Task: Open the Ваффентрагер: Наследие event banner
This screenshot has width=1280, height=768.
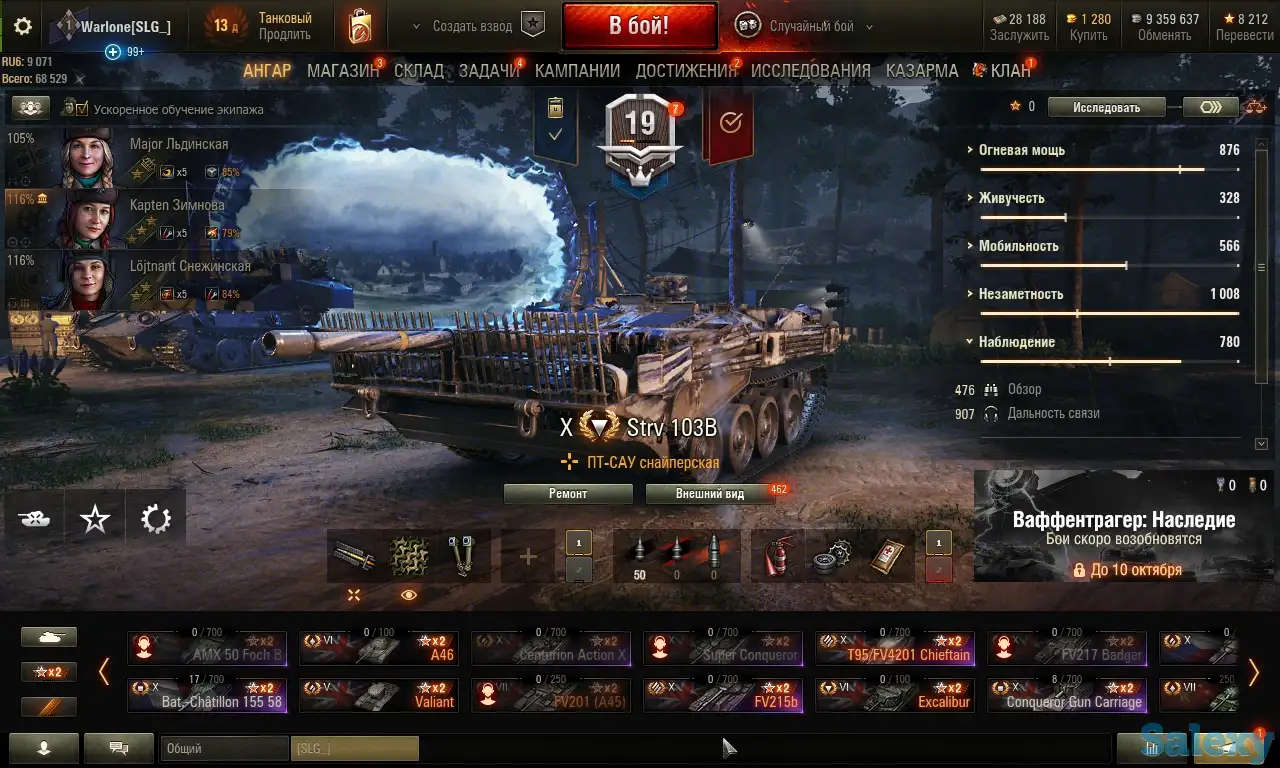Action: [x=1123, y=526]
